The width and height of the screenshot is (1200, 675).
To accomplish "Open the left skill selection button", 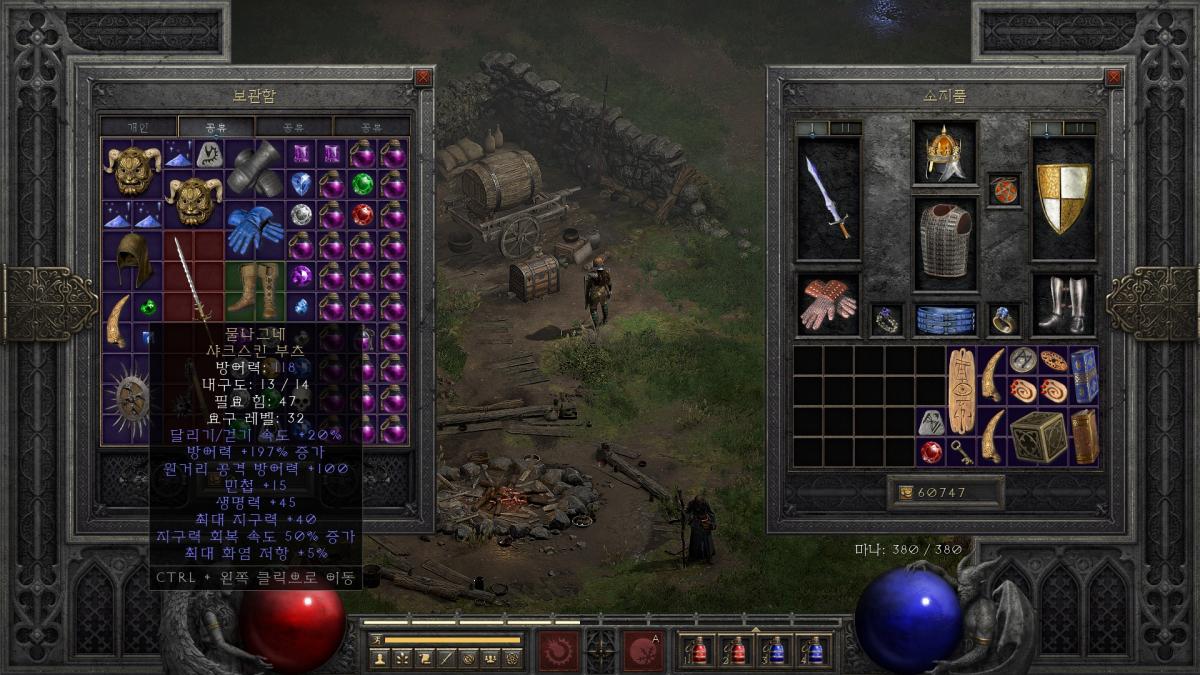I will (558, 650).
